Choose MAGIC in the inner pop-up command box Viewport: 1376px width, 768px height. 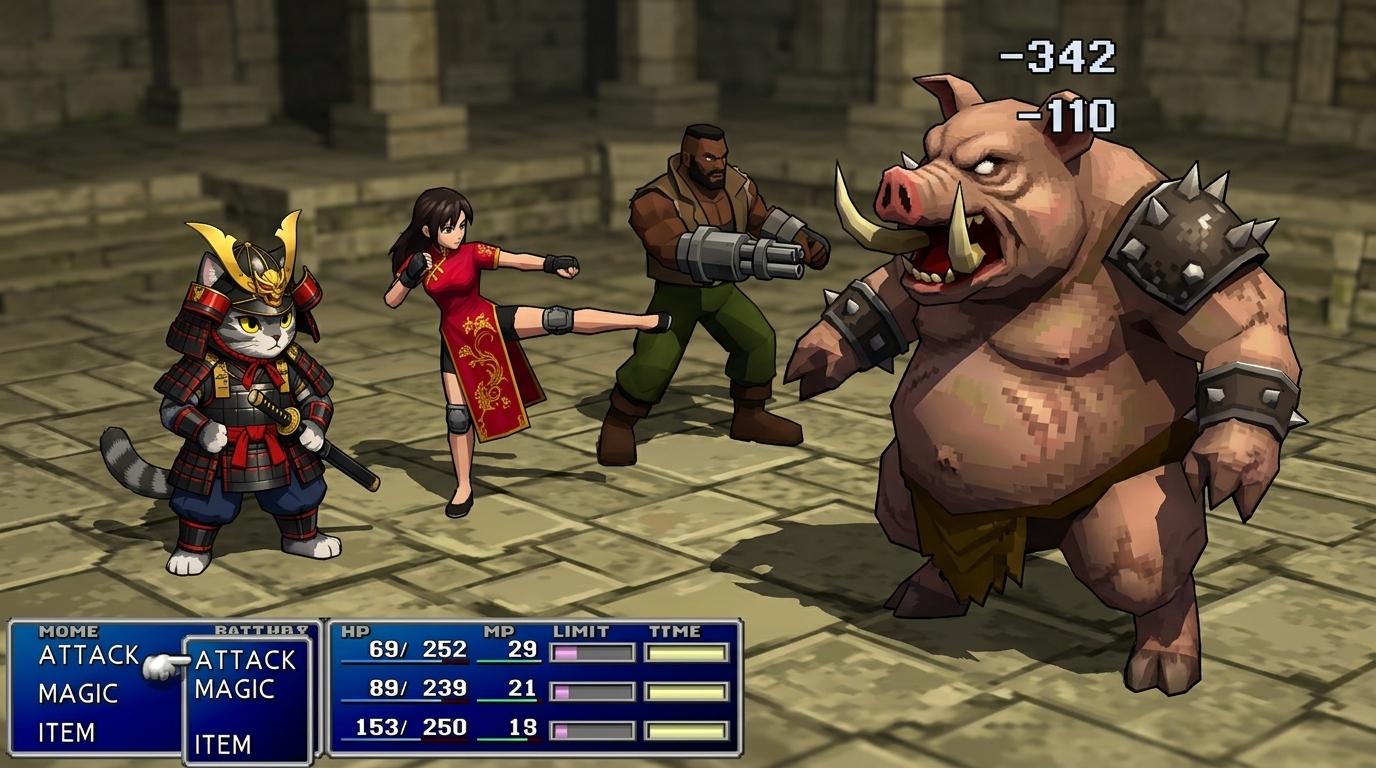click(x=234, y=689)
